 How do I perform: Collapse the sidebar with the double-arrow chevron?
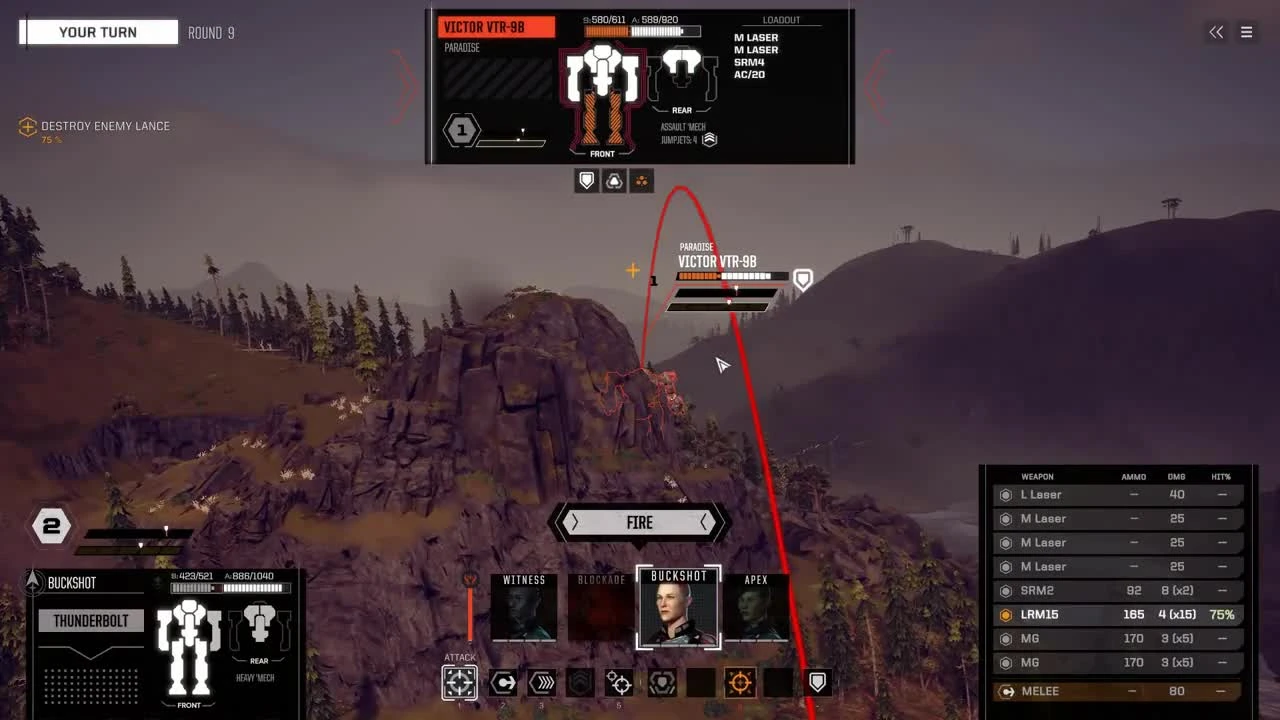coord(1216,32)
